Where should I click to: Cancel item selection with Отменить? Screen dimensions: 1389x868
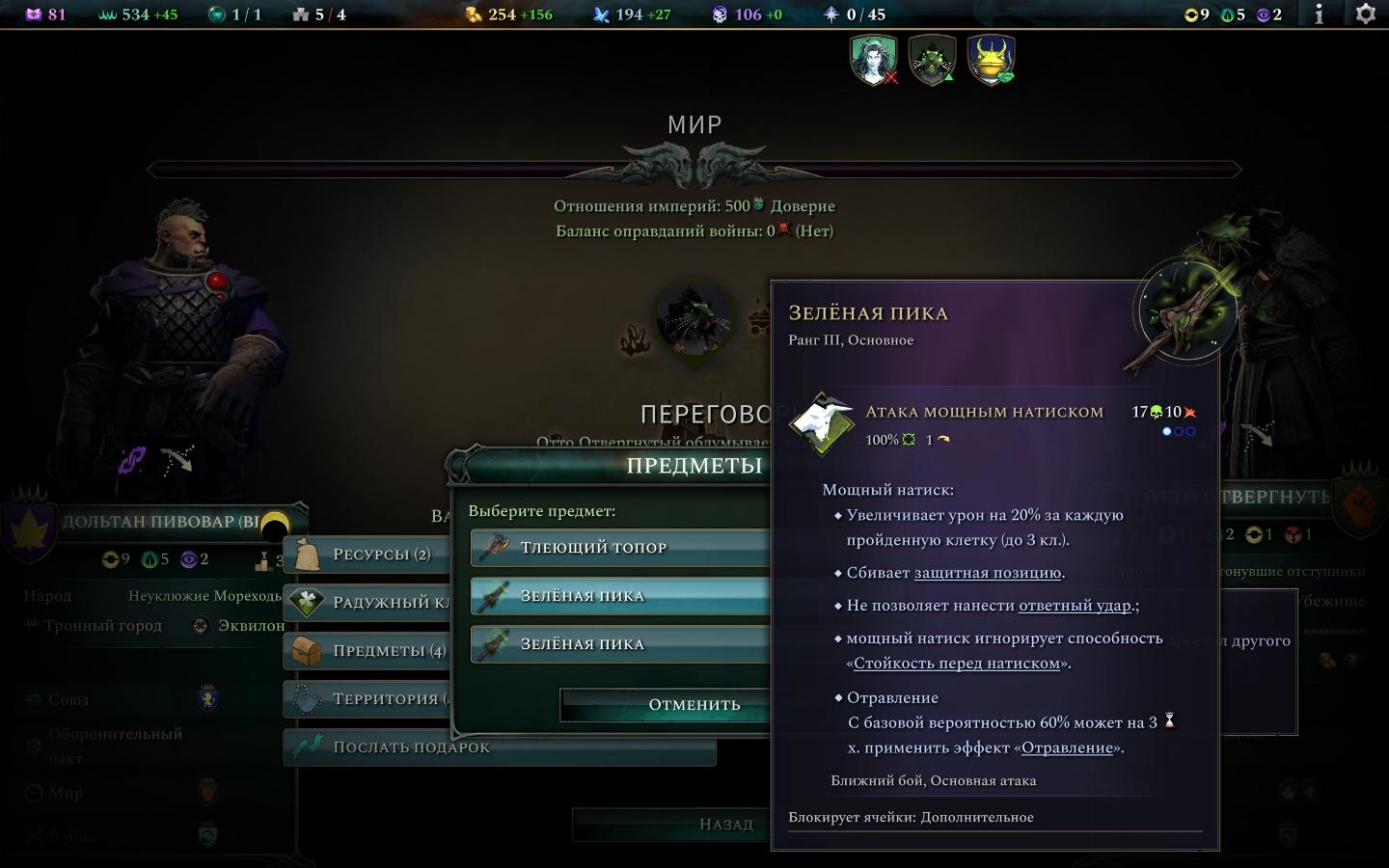click(666, 705)
